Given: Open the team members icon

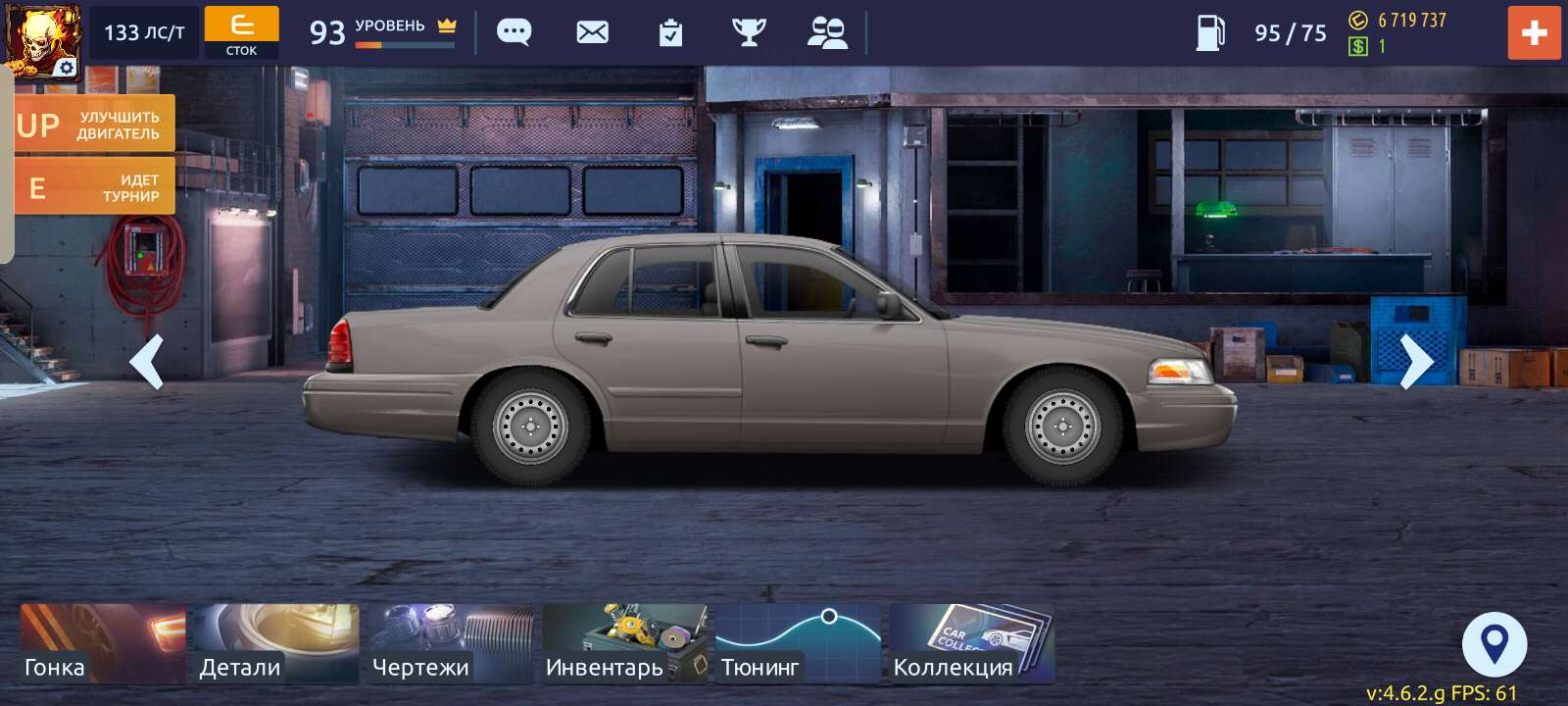Looking at the screenshot, I should pyautogui.click(x=828, y=32).
